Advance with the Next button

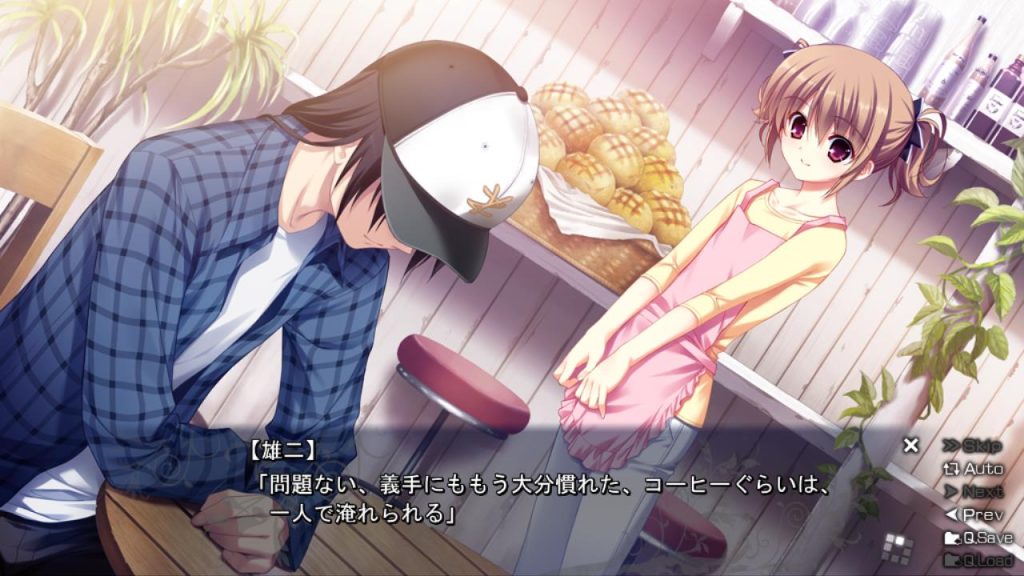click(x=973, y=491)
